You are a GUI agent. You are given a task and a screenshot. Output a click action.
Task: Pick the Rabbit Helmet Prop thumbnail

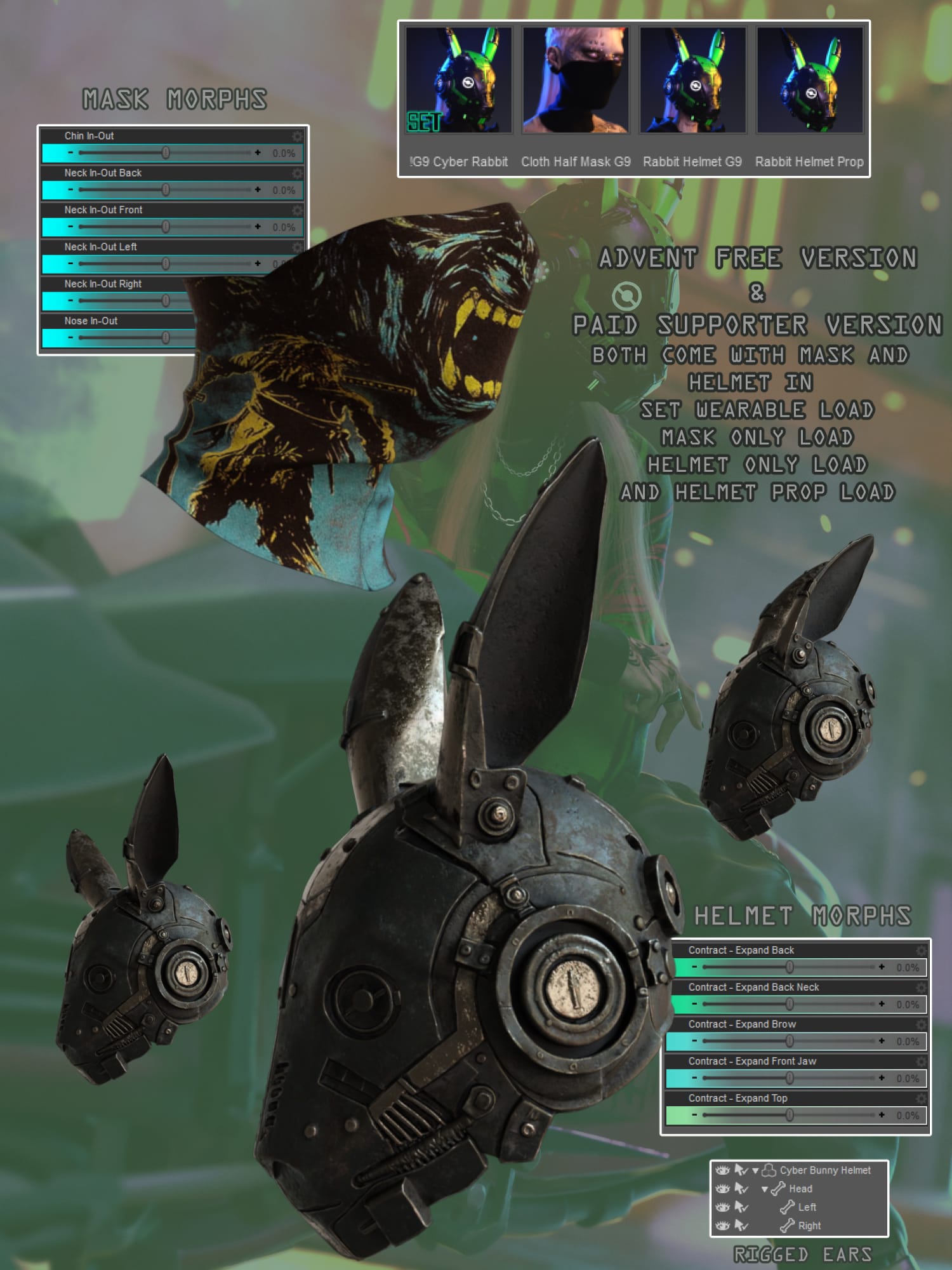pyautogui.click(x=809, y=80)
